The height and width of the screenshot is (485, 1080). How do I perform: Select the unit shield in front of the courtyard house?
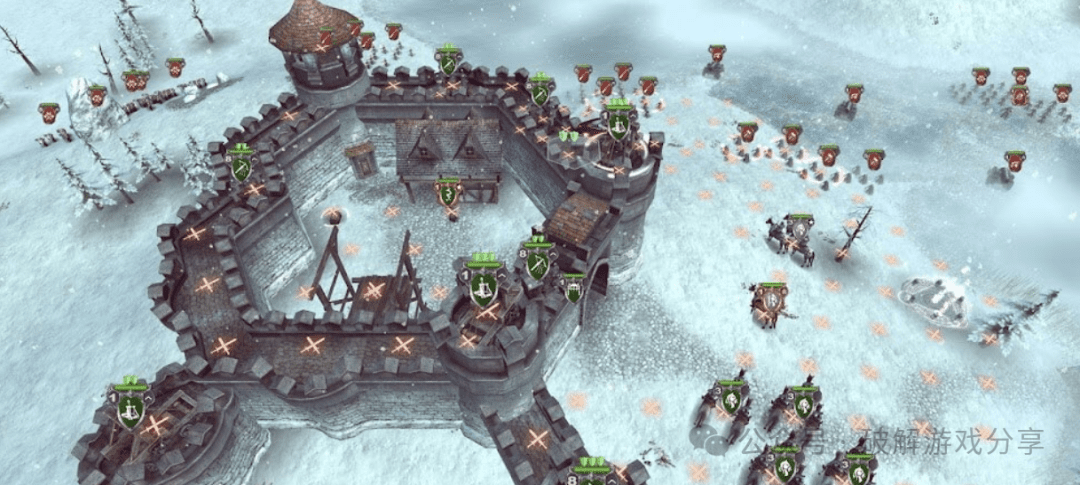pos(449,193)
